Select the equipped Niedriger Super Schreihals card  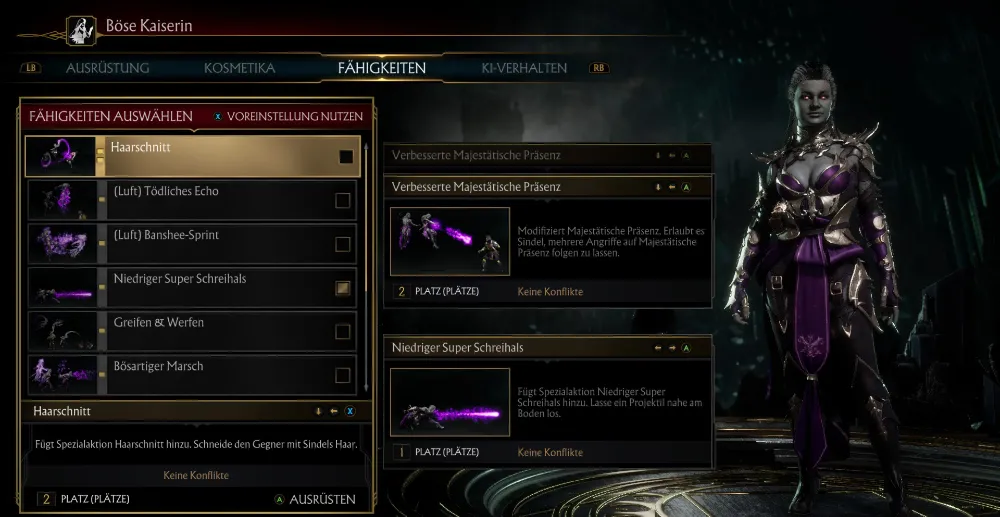coord(548,402)
